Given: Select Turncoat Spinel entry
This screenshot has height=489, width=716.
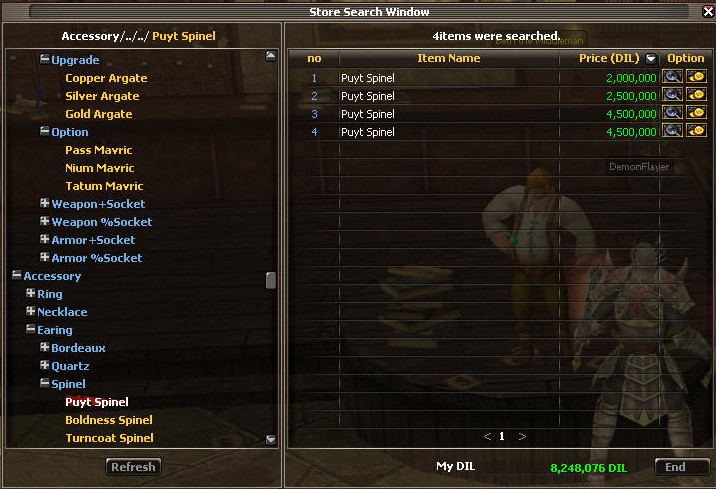Looking at the screenshot, I should 109,438.
